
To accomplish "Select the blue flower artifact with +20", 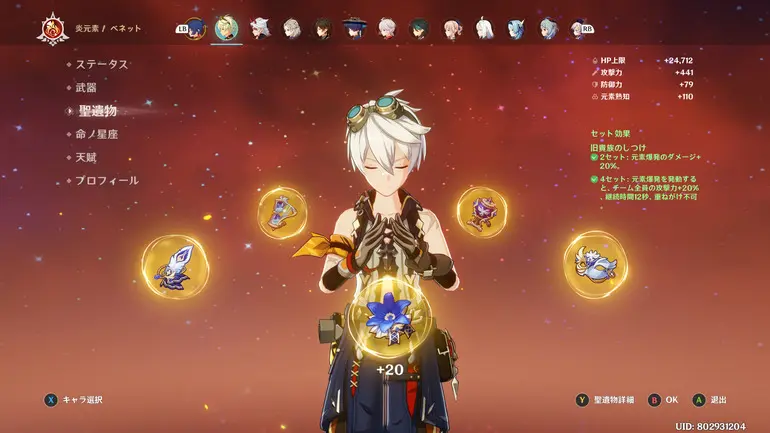I will click(x=389, y=318).
